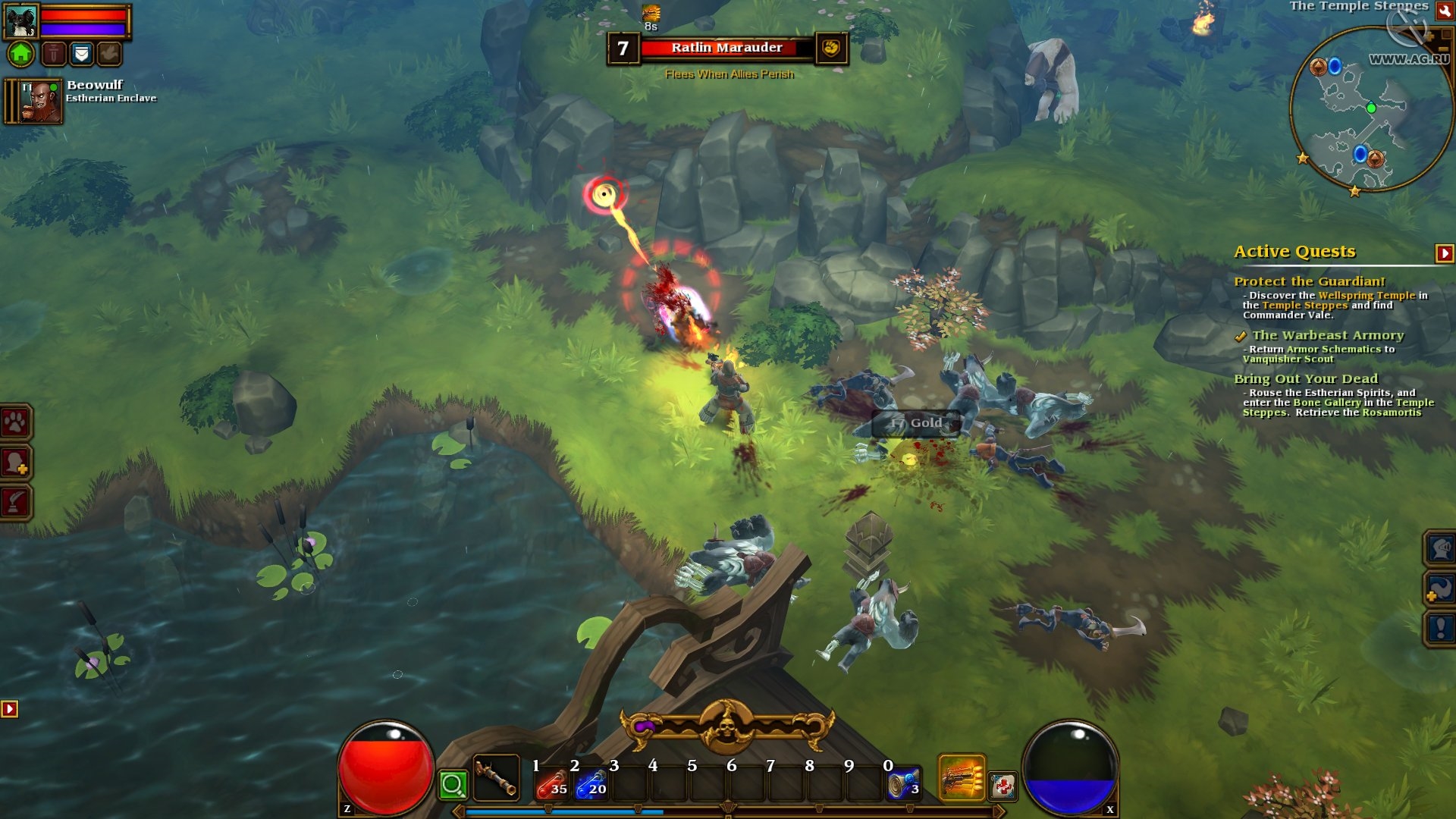
Task: Select the Bring Out Your Dead quest
Action: pyautogui.click(x=1305, y=379)
